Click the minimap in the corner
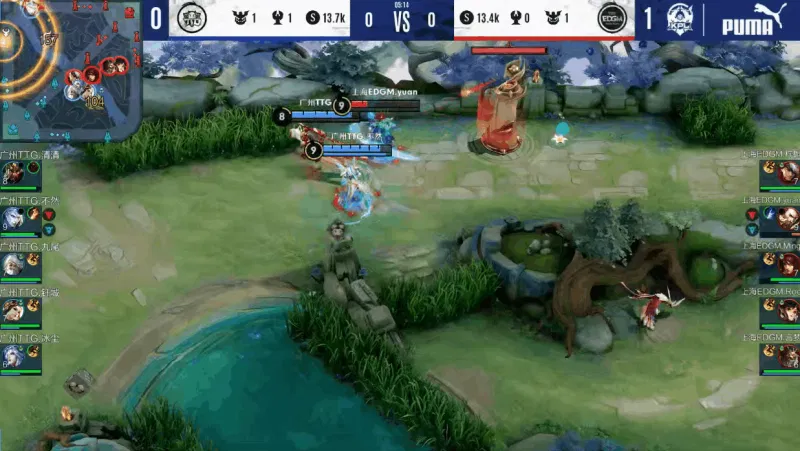Viewport: 800px width, 451px height. pyautogui.click(x=70, y=70)
